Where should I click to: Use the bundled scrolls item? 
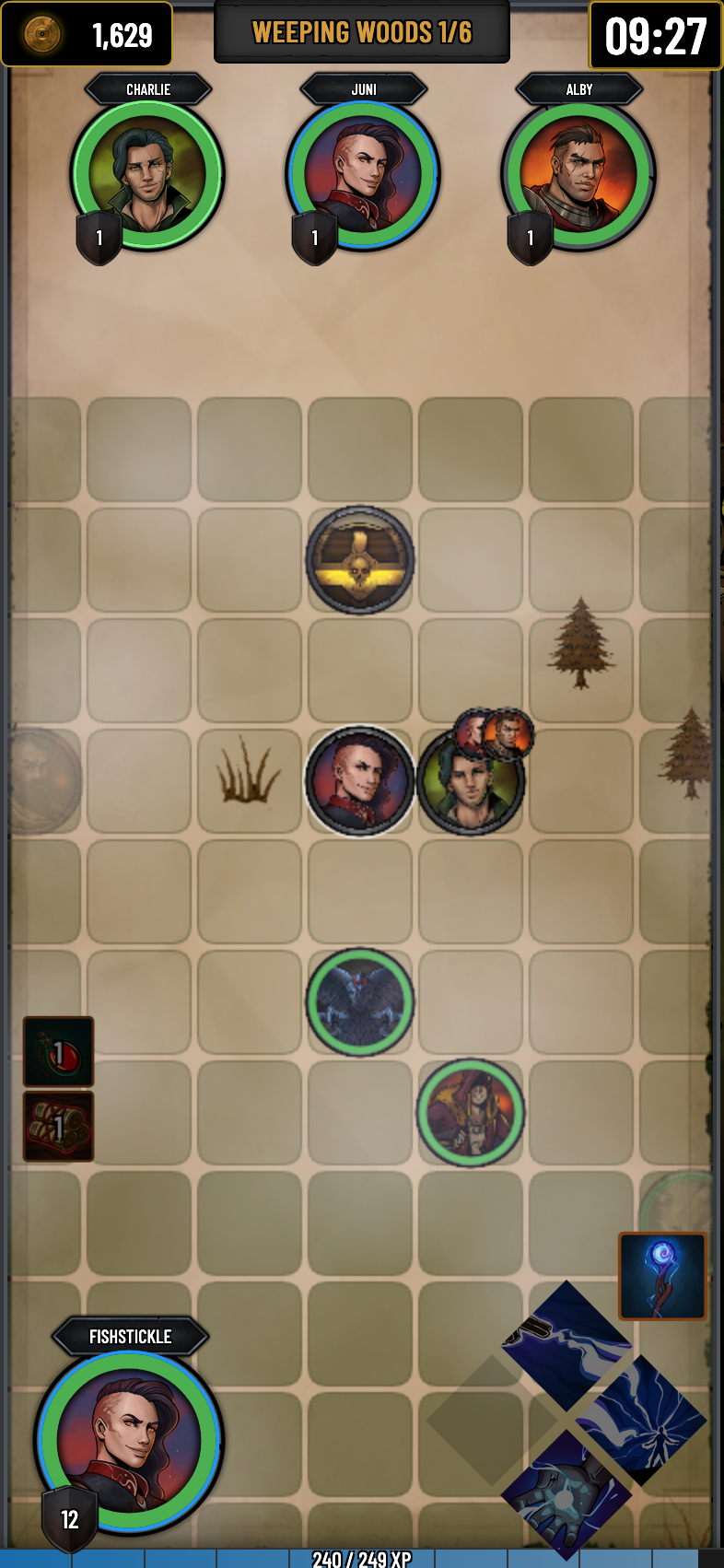point(58,1126)
